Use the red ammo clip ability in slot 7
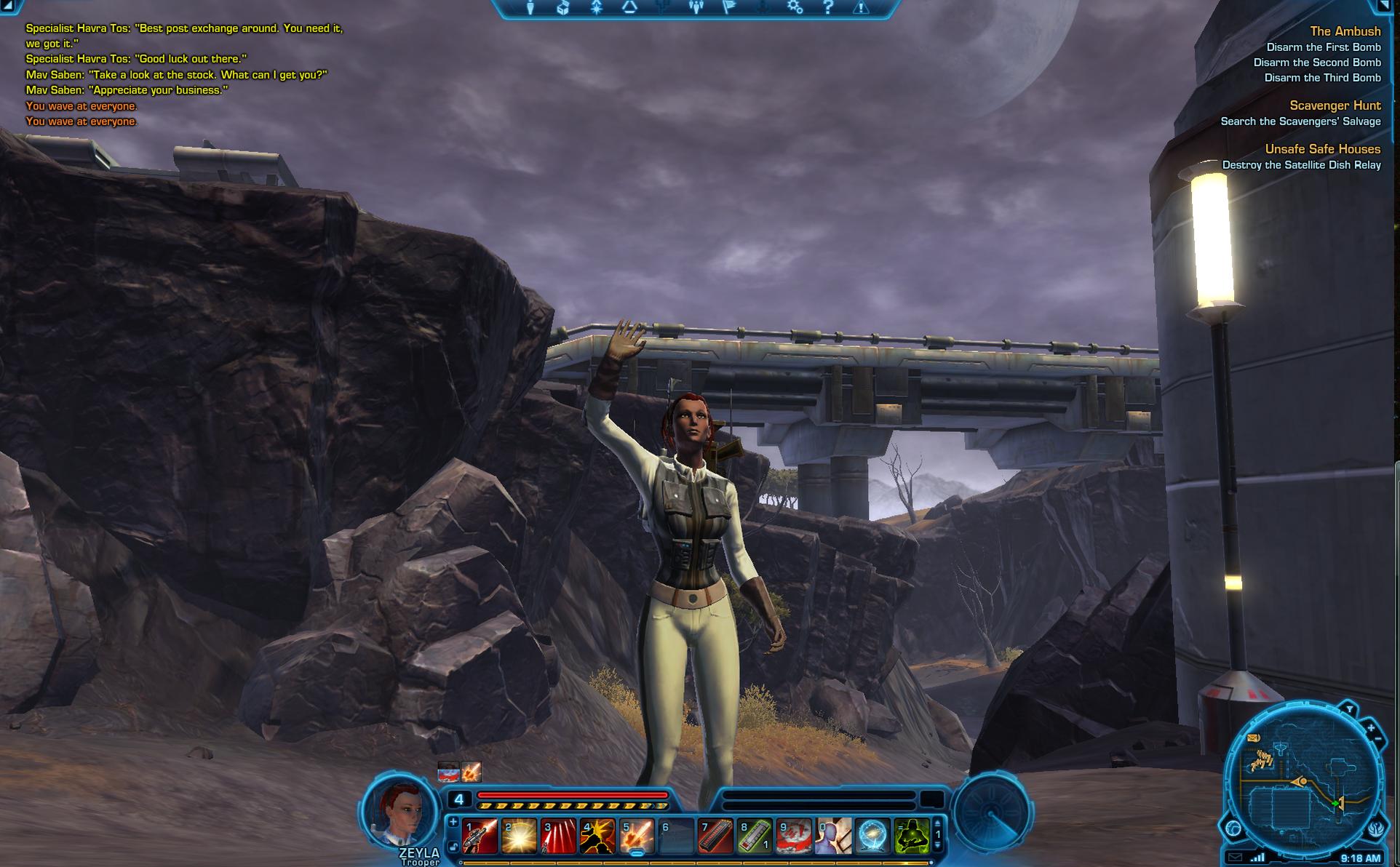Screen dimensions: 1400x867 tap(715, 836)
